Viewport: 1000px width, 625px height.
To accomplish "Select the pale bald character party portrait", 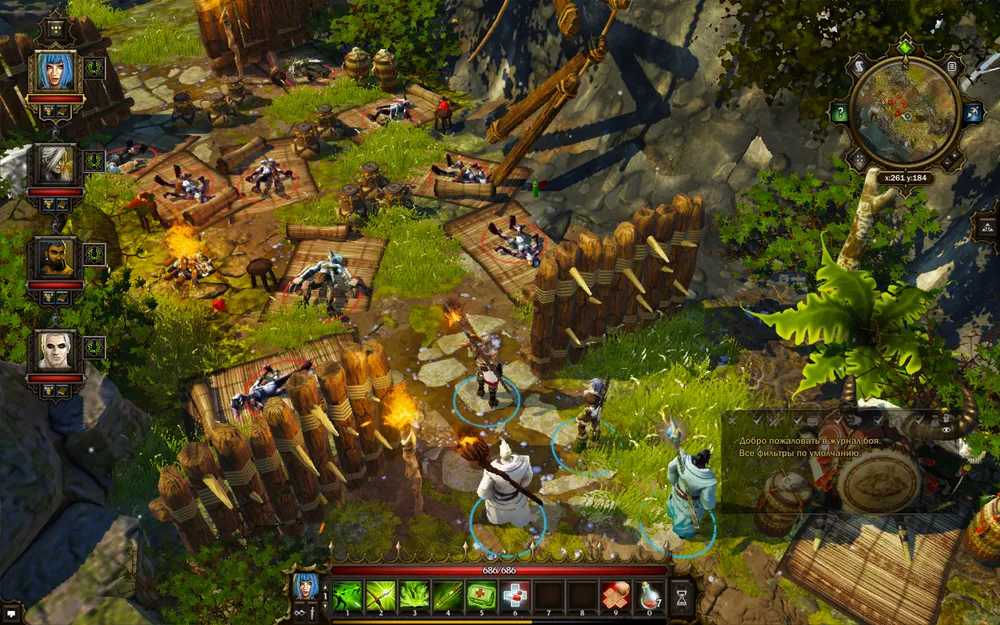I will (55, 350).
